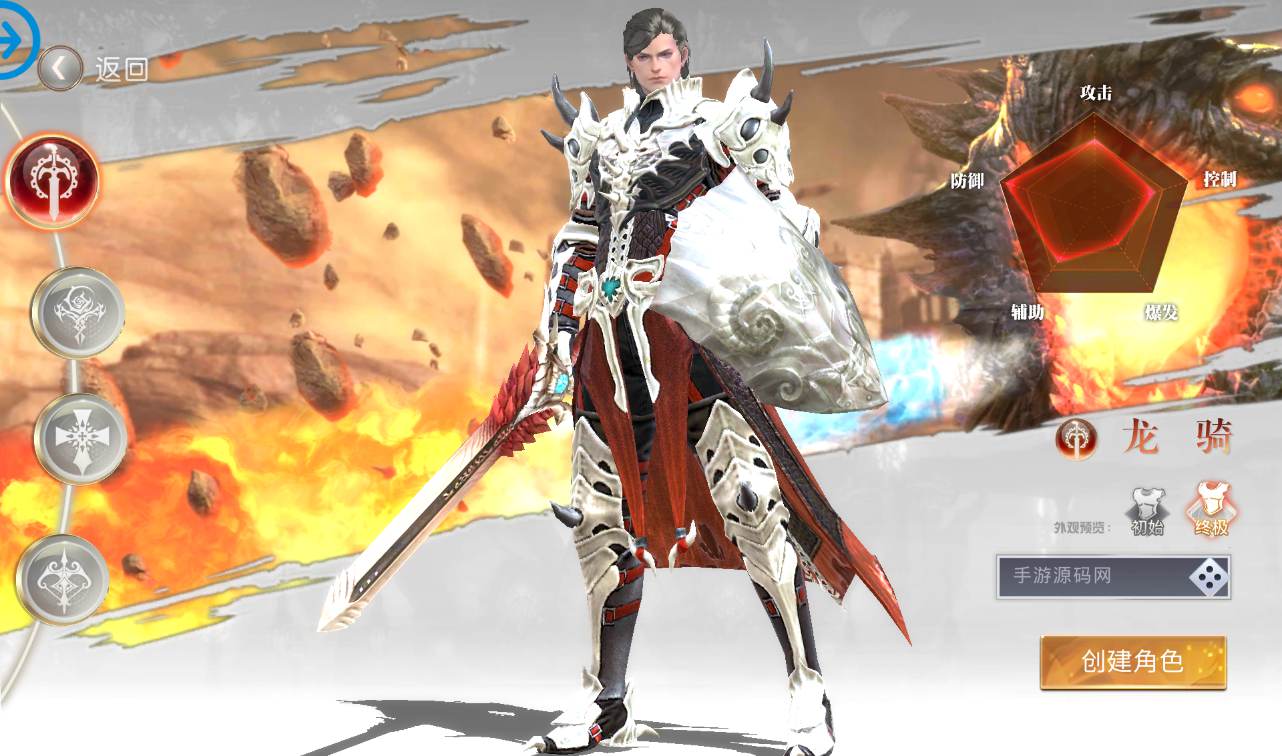
Task: Click the 防御 stat label on the radar
Action: click(969, 182)
